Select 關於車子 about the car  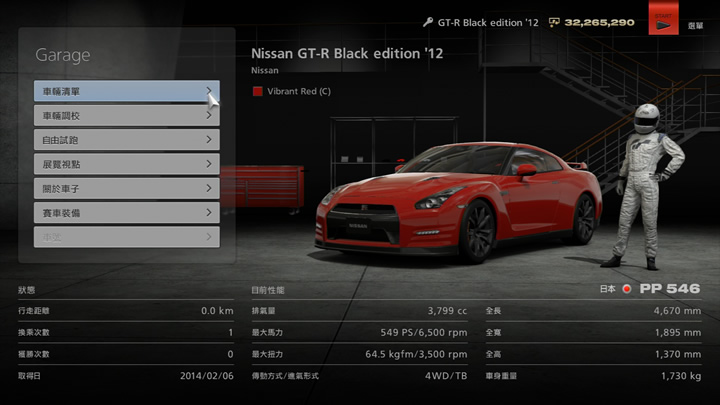126,188
